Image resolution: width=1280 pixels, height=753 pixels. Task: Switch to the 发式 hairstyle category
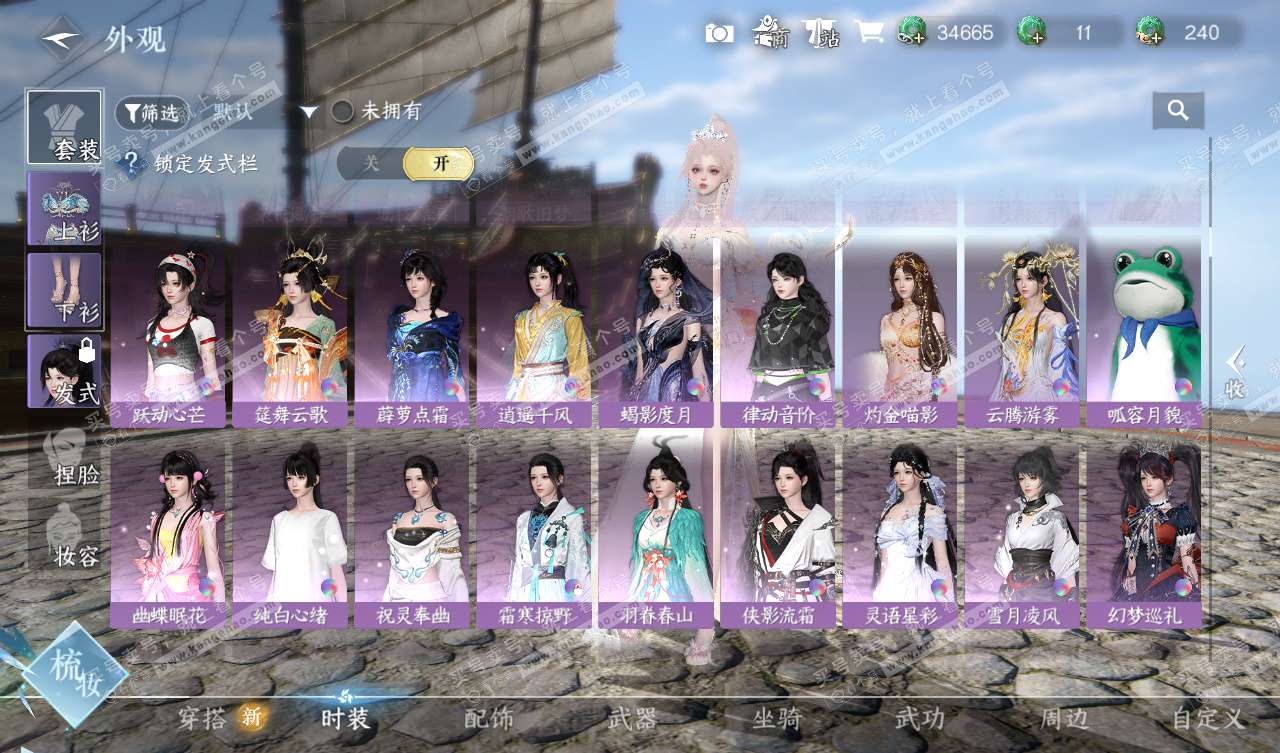(64, 372)
